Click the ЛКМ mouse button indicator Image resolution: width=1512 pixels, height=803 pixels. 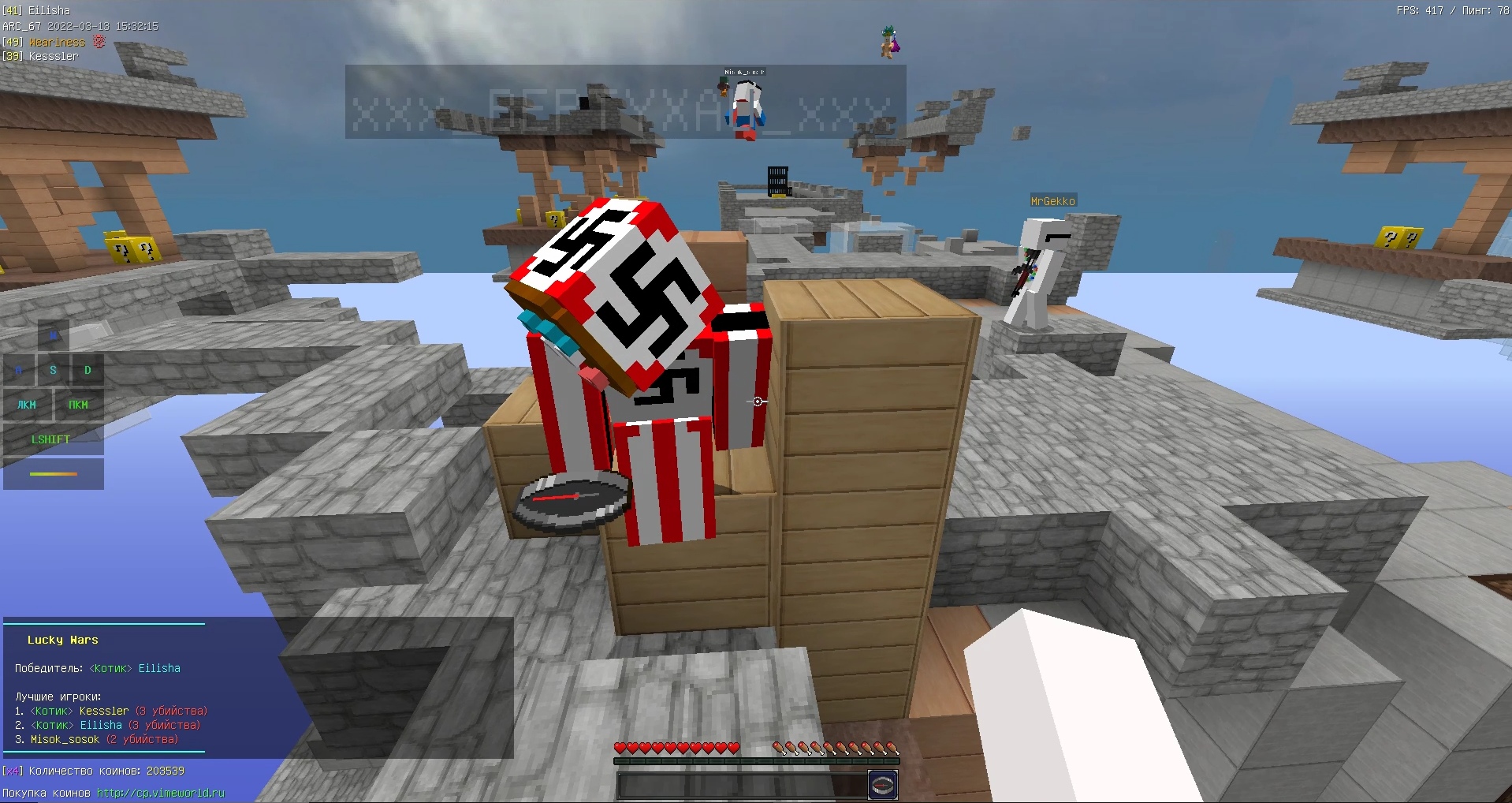(27, 405)
